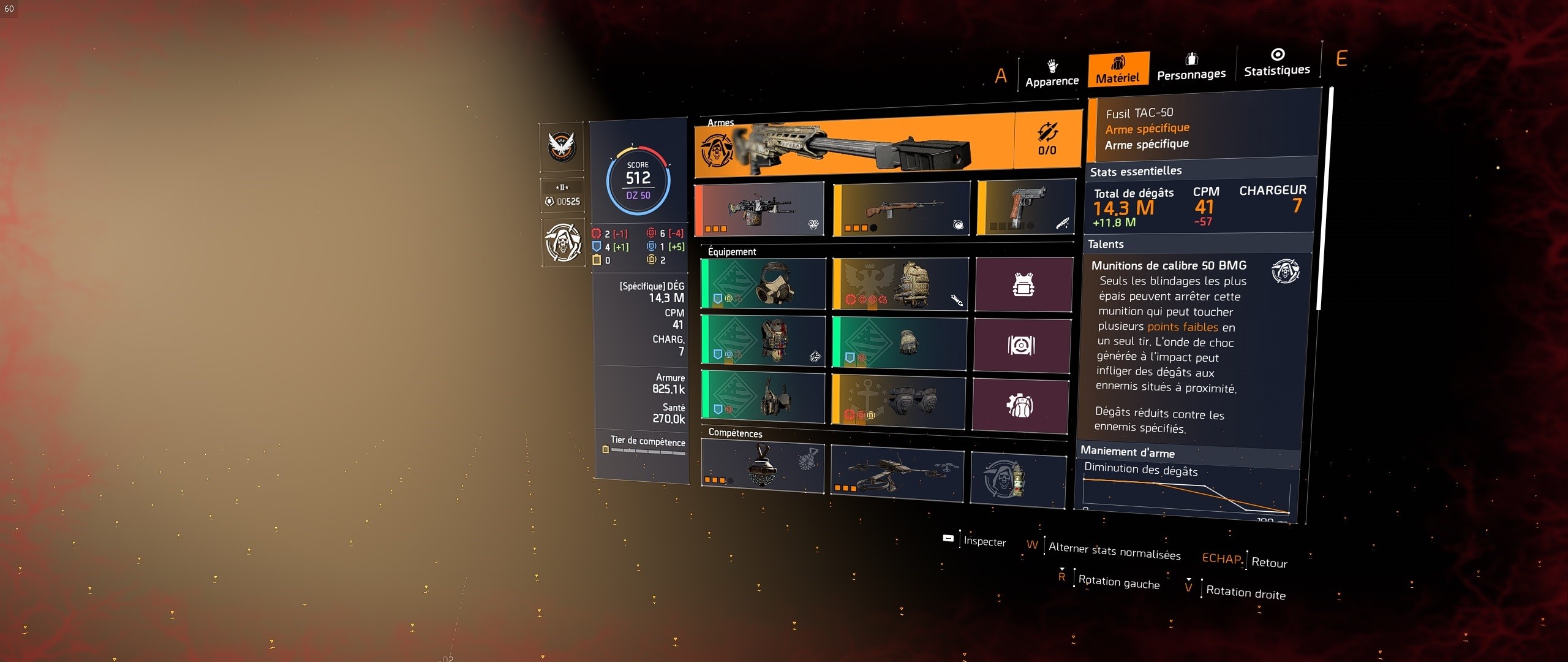1568x662 pixels.
Task: Go to the Personnages tab
Action: pyautogui.click(x=1191, y=66)
